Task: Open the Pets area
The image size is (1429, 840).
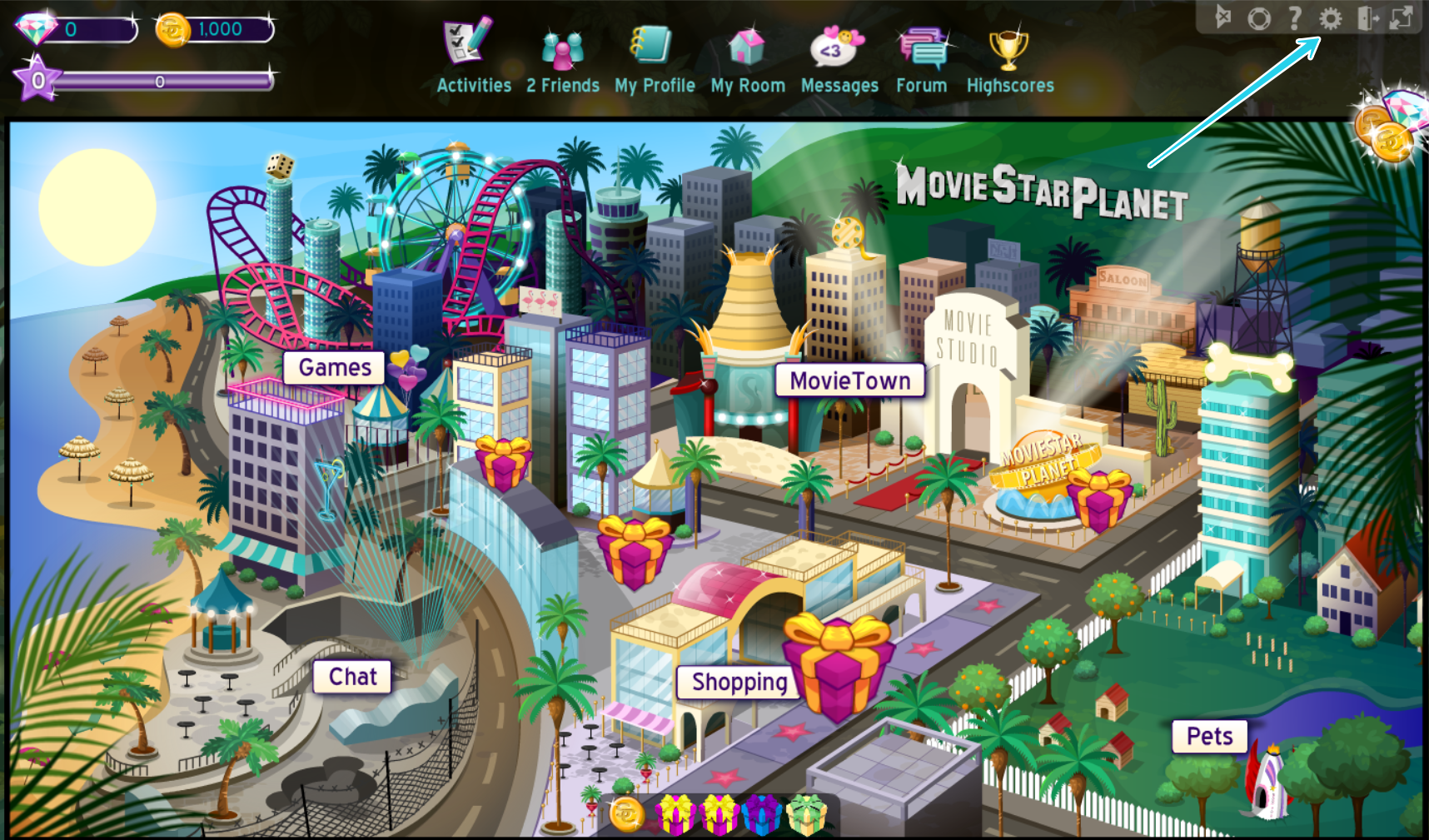Action: coord(1209,736)
